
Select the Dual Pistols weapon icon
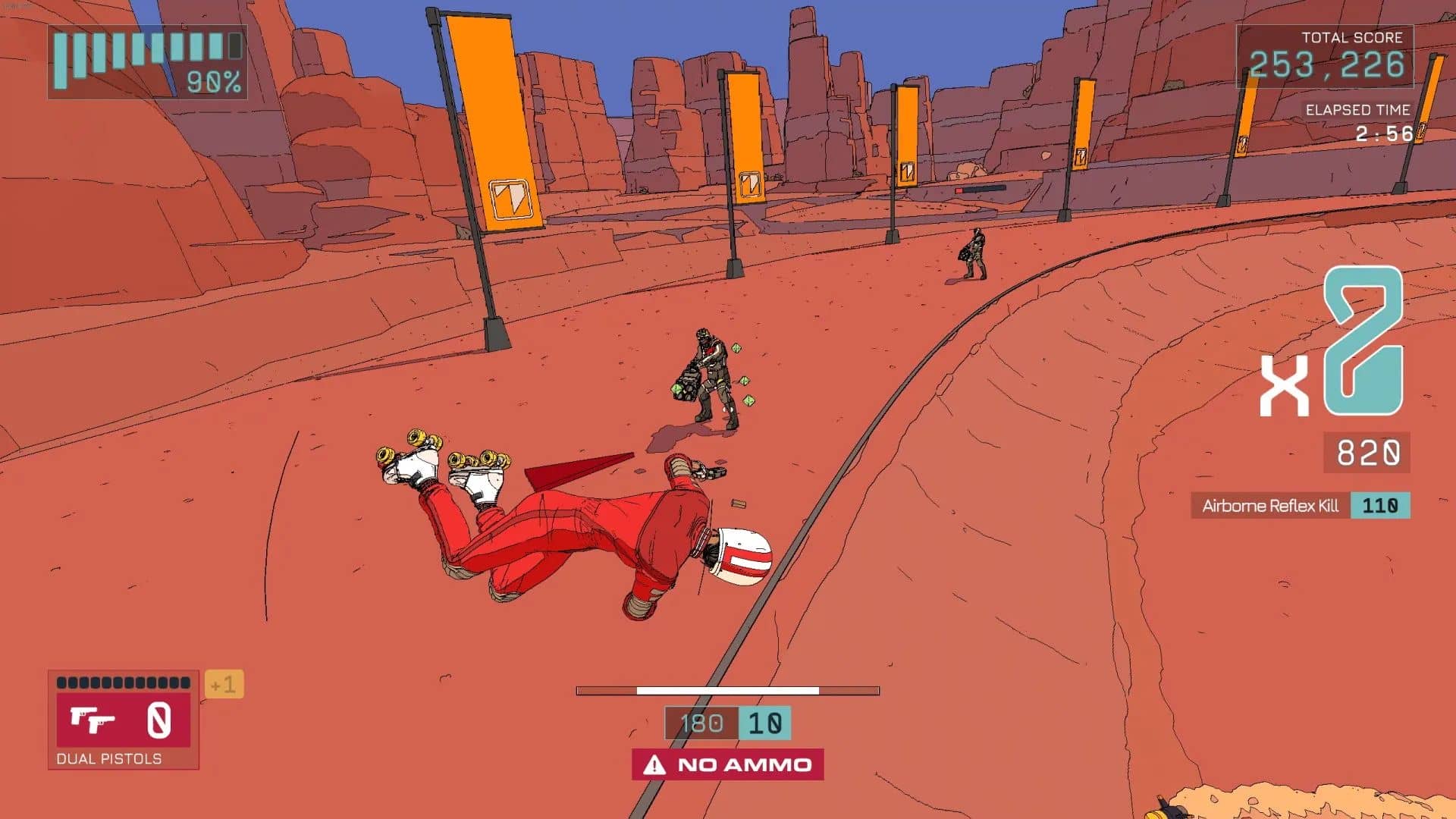93,720
